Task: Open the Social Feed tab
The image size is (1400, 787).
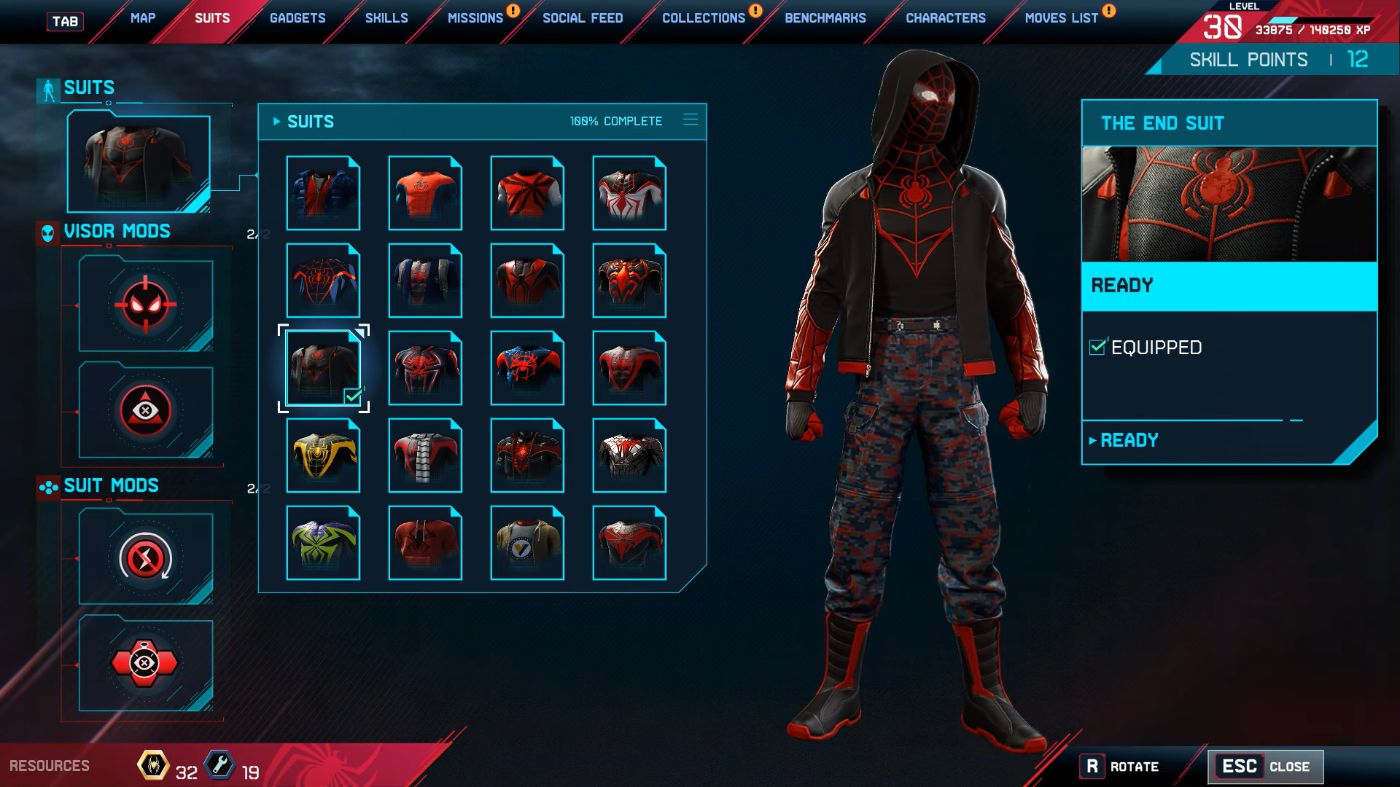Action: click(x=582, y=18)
